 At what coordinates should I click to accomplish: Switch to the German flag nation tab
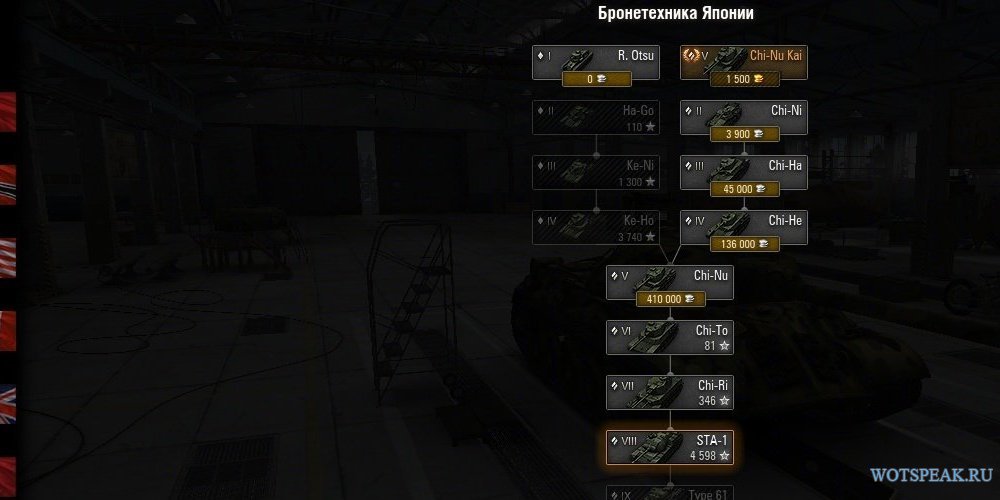pyautogui.click(x=8, y=180)
